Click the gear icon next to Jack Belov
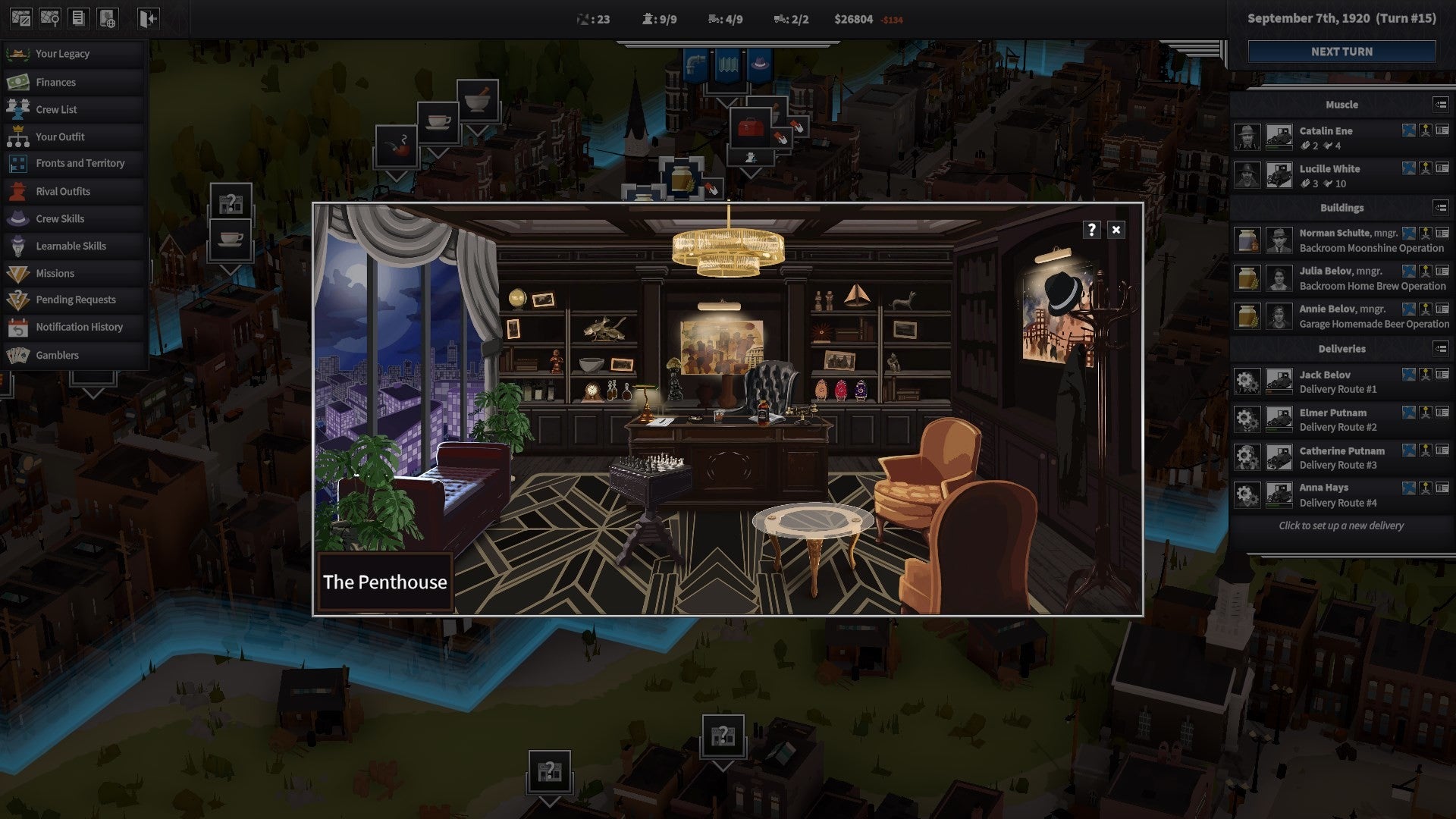The image size is (1456, 819). (x=1247, y=380)
